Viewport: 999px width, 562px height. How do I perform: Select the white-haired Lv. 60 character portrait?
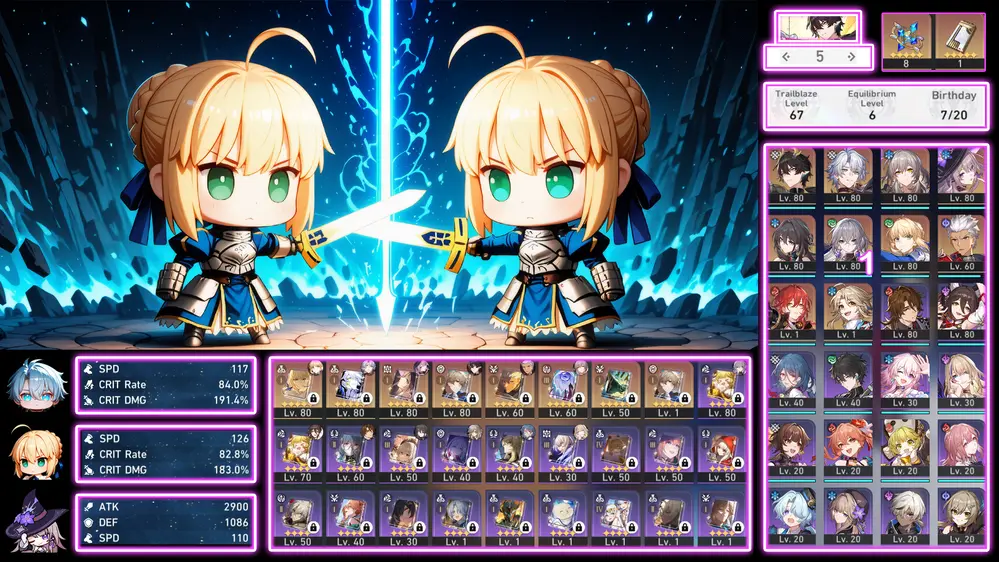pos(962,239)
